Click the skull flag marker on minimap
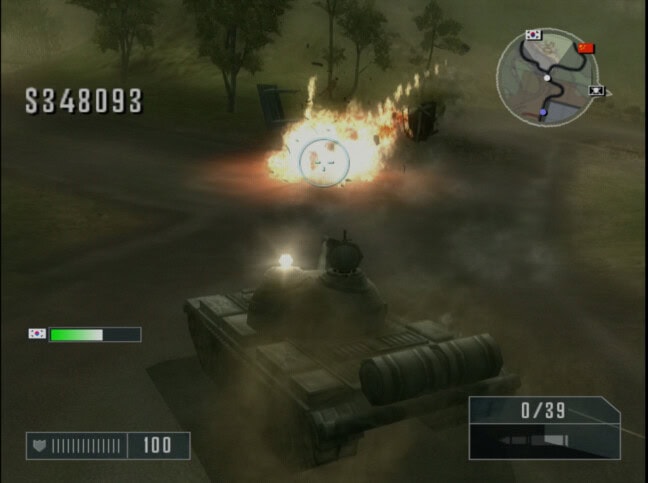This screenshot has height=483, width=648. coord(598,92)
